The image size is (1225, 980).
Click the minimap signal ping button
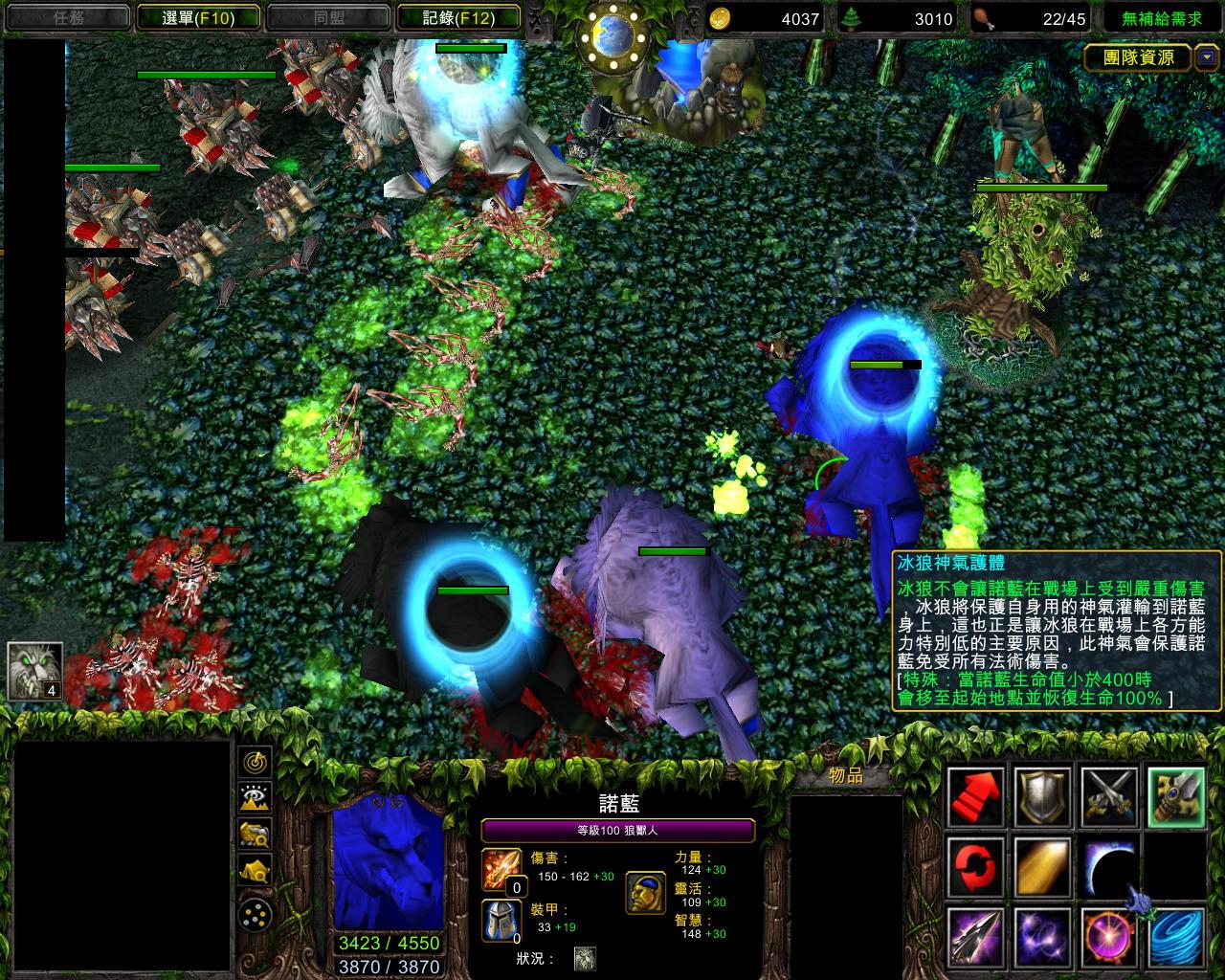[256, 762]
